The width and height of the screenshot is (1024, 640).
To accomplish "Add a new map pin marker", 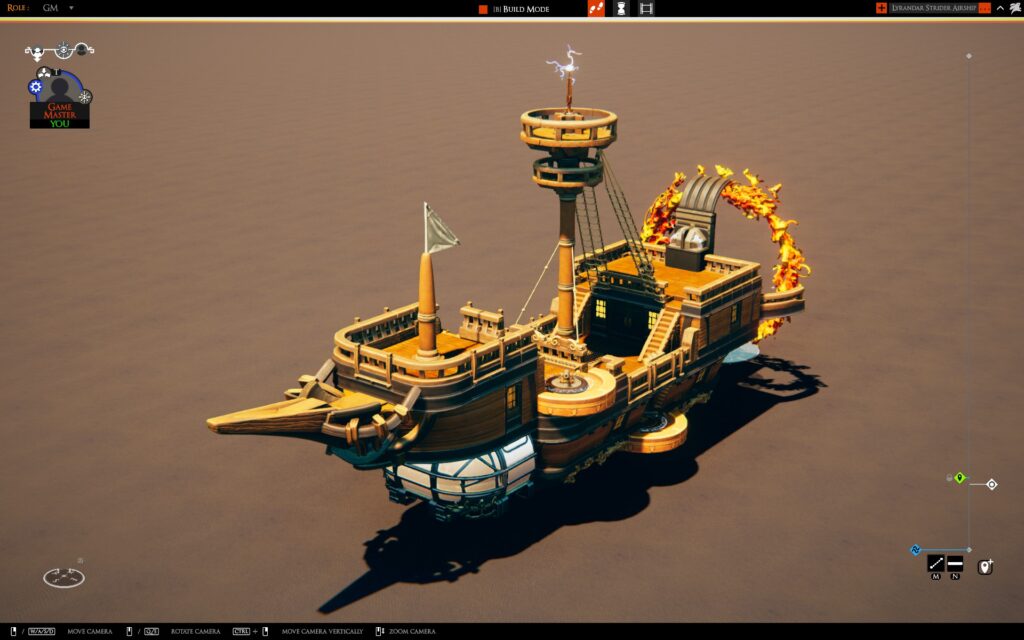I will [985, 567].
